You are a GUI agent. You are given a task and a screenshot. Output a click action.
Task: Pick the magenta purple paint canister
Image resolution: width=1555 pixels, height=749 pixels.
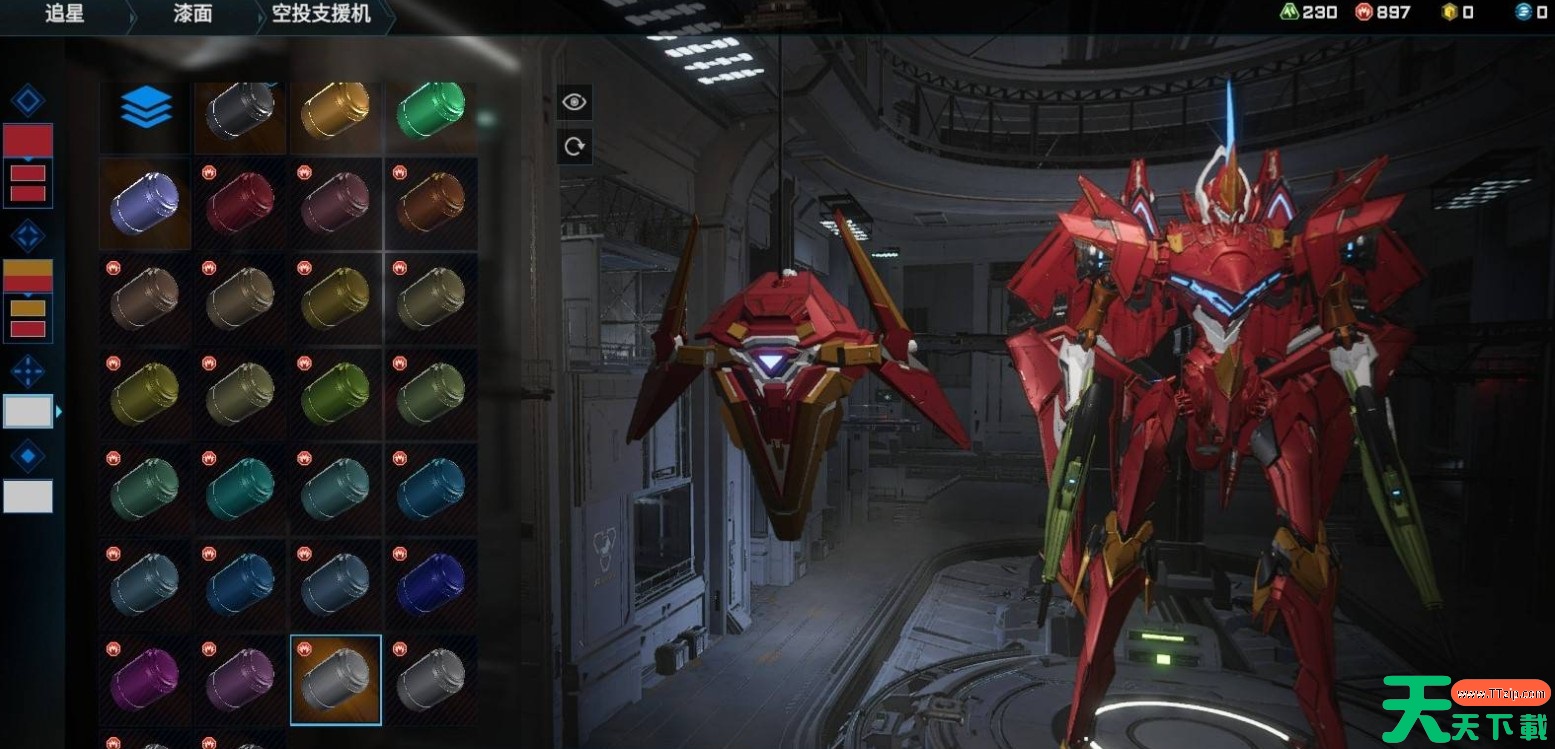145,680
